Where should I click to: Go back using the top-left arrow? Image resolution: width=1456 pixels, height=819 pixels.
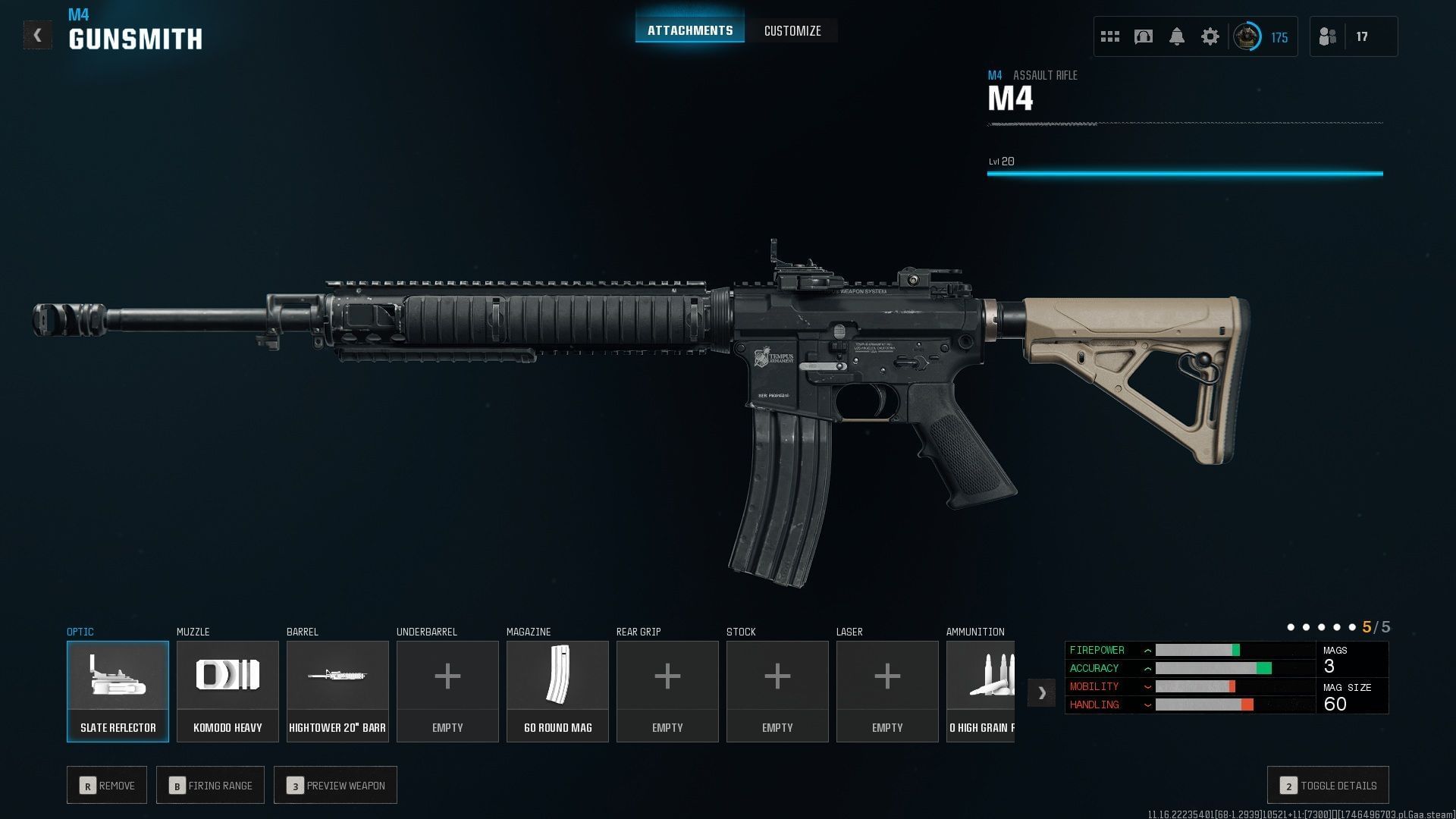pyautogui.click(x=37, y=36)
